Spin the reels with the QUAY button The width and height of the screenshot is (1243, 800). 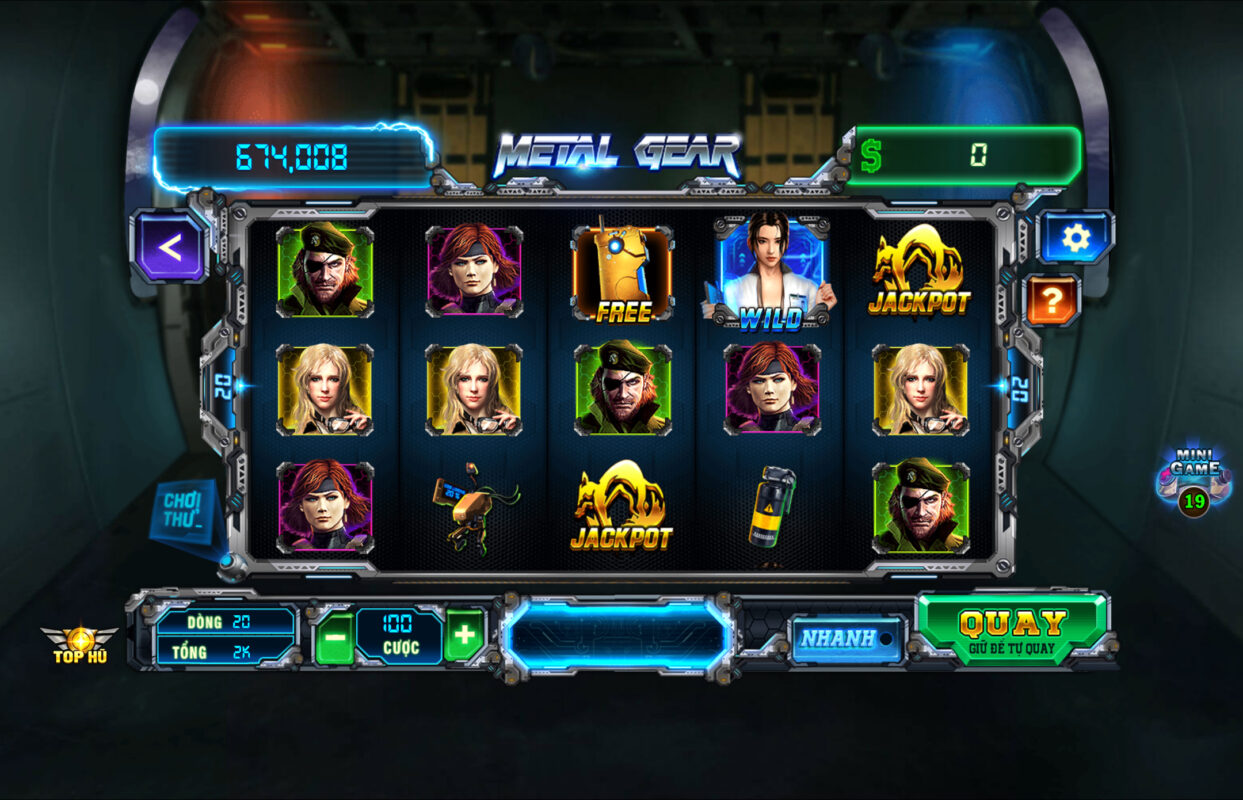click(1012, 629)
